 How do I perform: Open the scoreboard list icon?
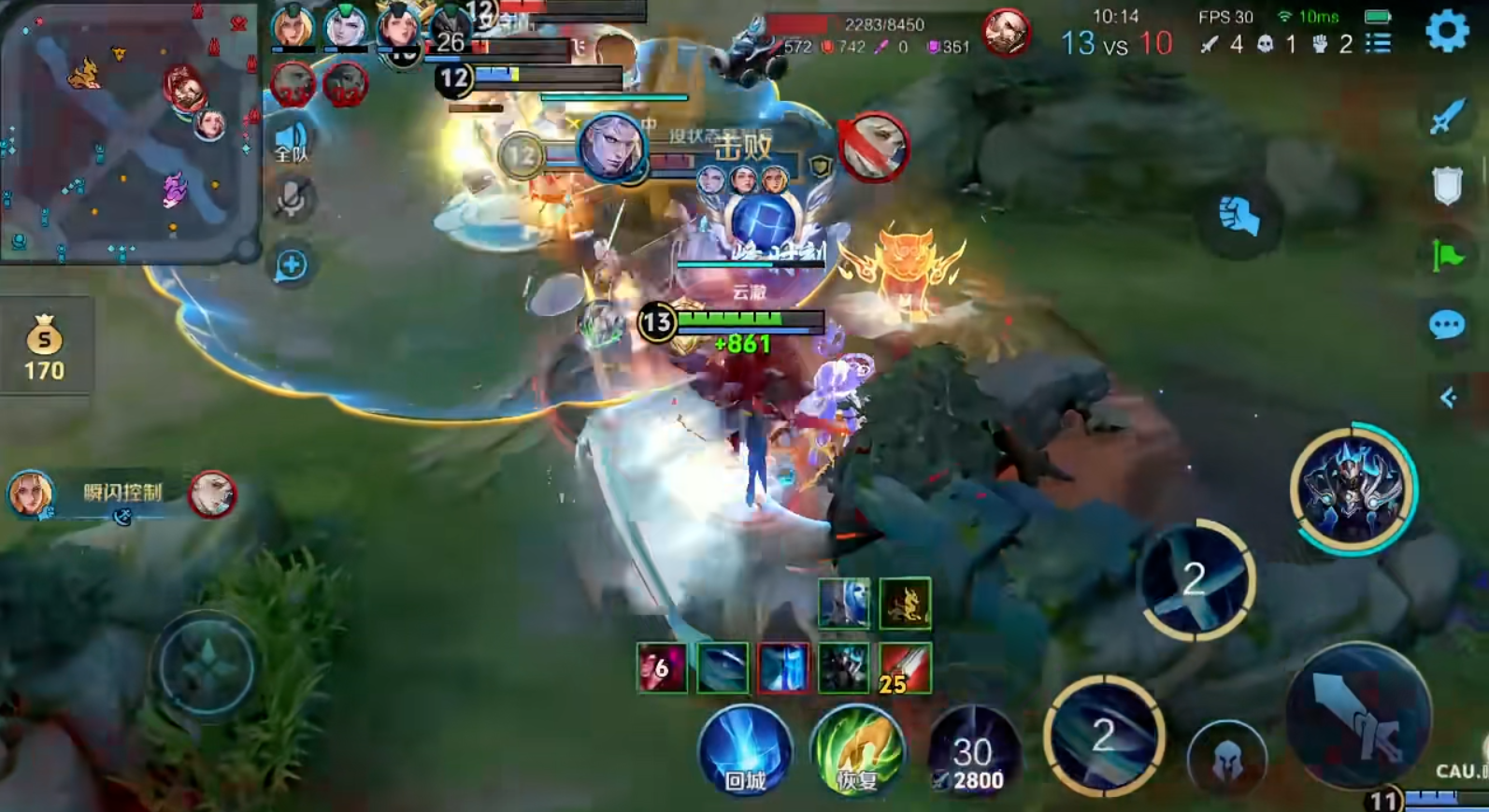(x=1378, y=44)
